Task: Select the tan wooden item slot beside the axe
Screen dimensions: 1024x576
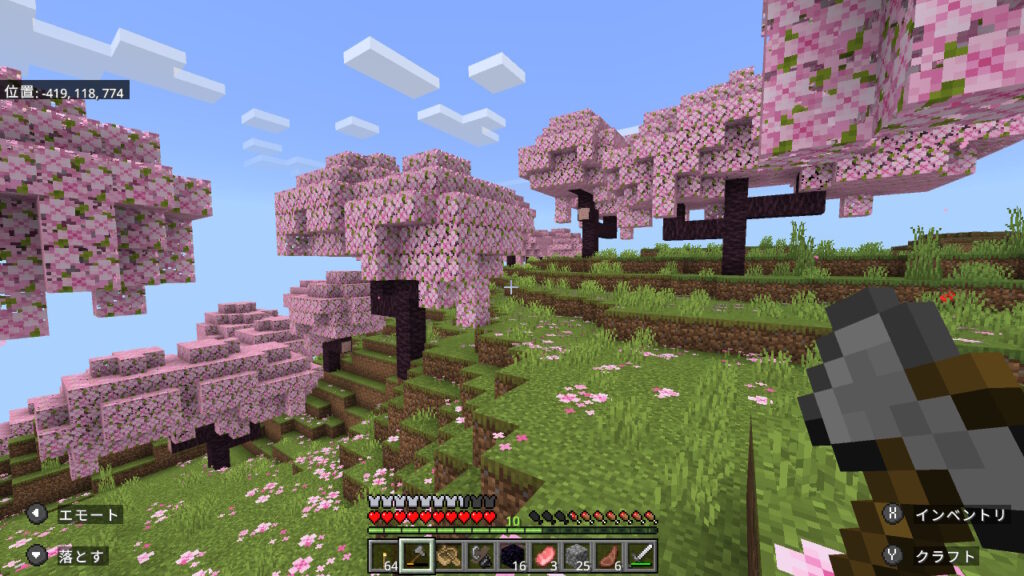Action: pyautogui.click(x=448, y=555)
